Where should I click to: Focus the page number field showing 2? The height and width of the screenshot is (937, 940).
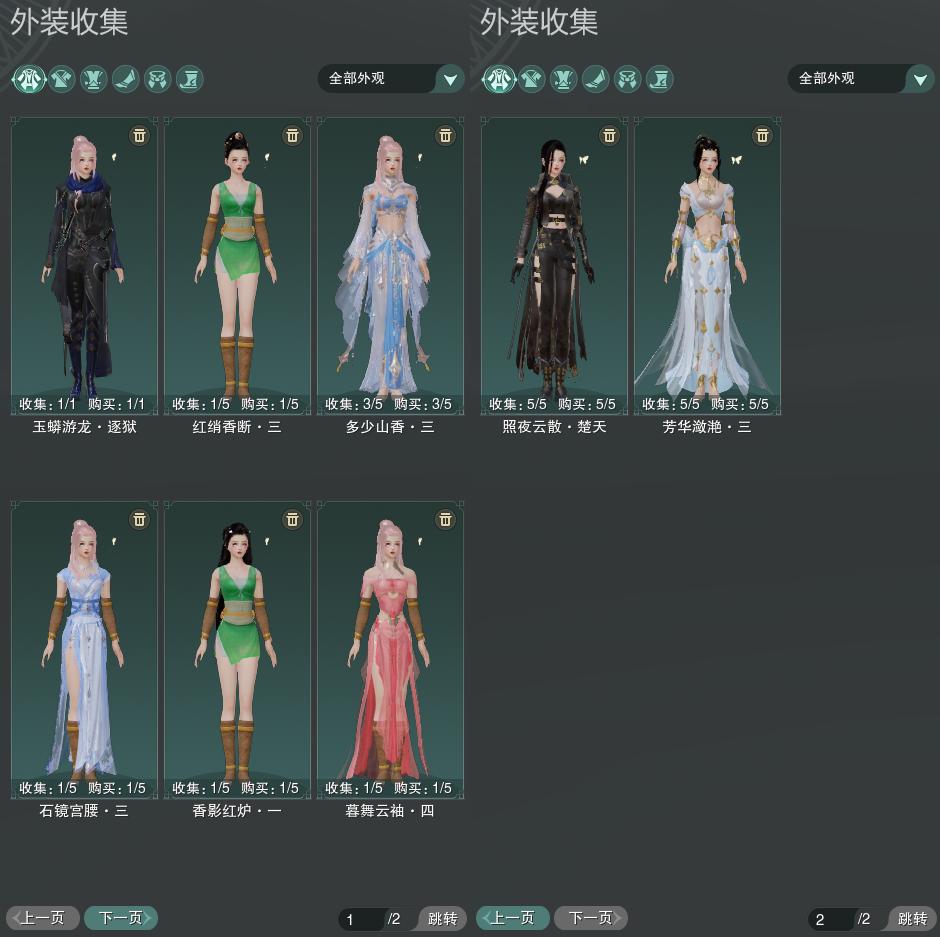(830, 919)
